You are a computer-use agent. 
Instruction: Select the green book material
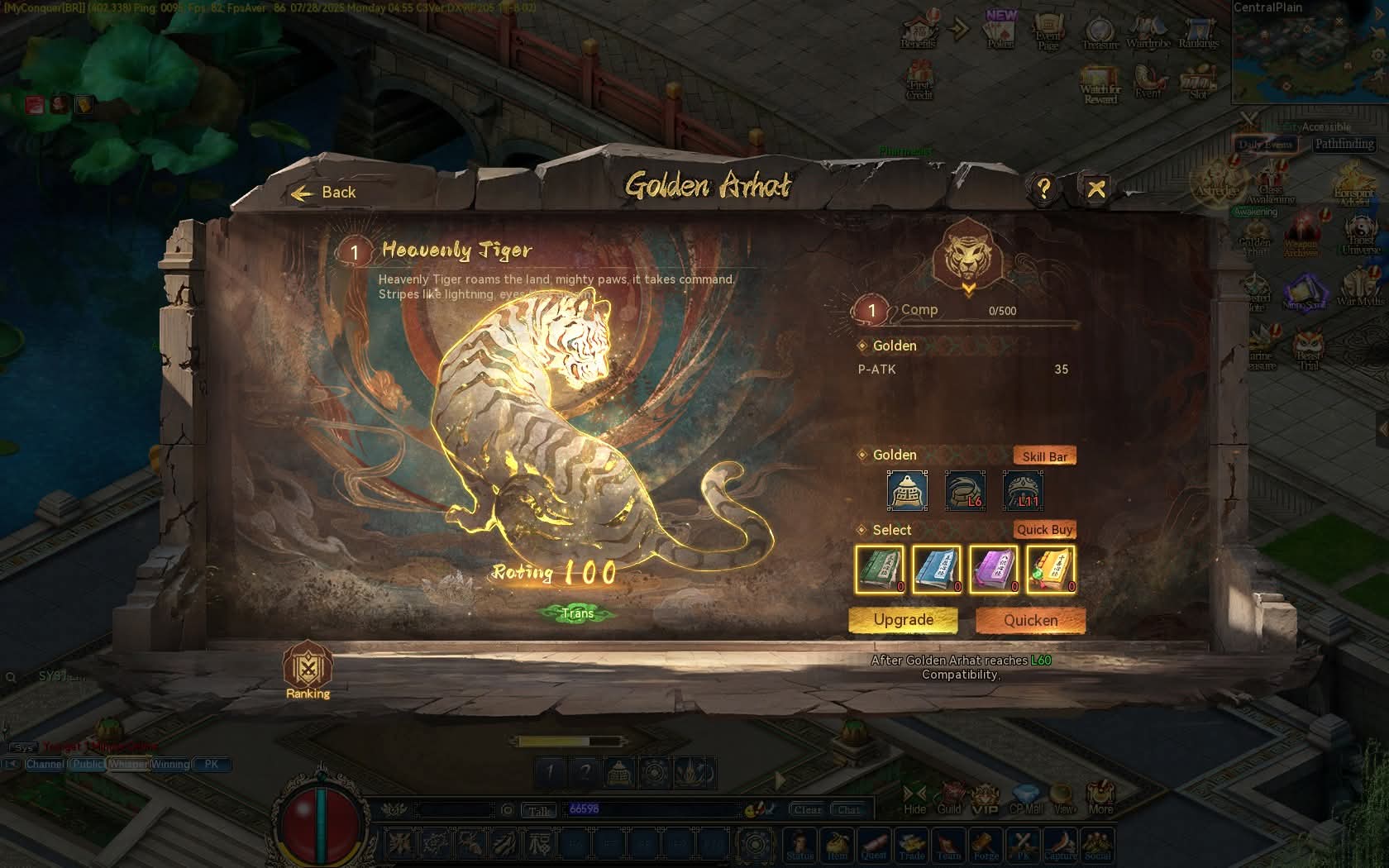tap(880, 570)
